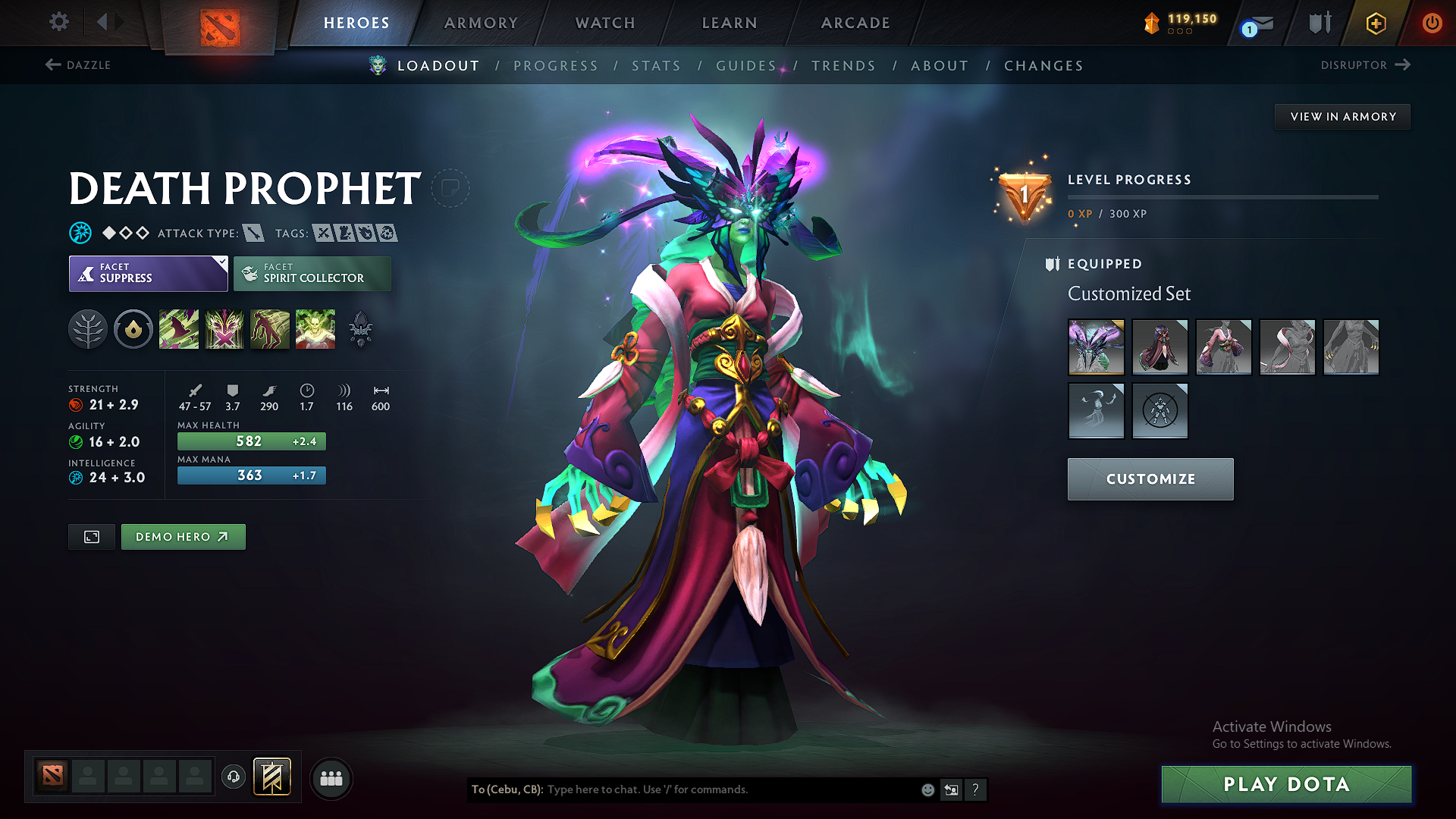Open the Silence ability icon

point(224,328)
